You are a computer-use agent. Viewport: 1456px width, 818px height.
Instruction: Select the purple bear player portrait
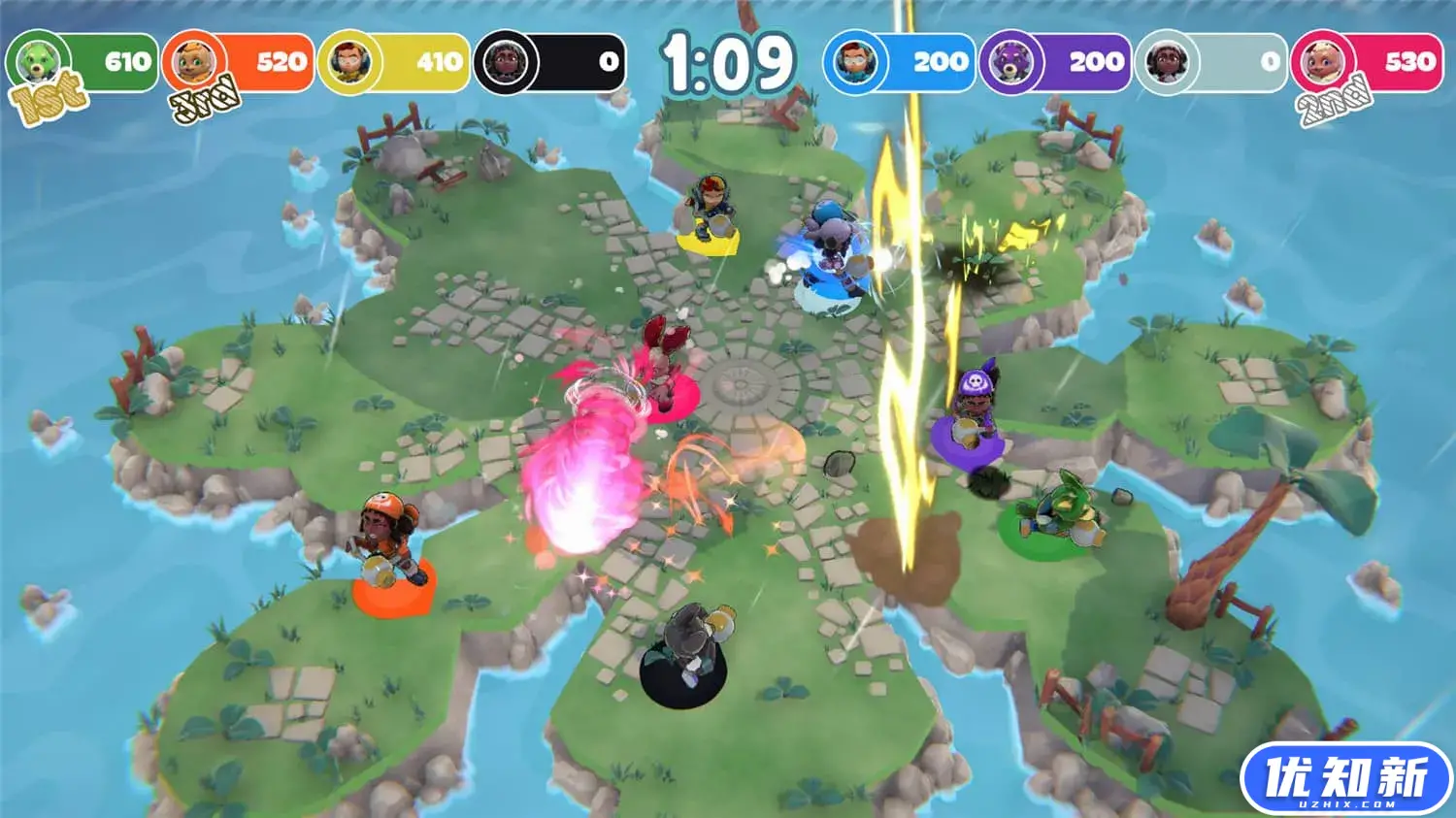coord(1011,63)
